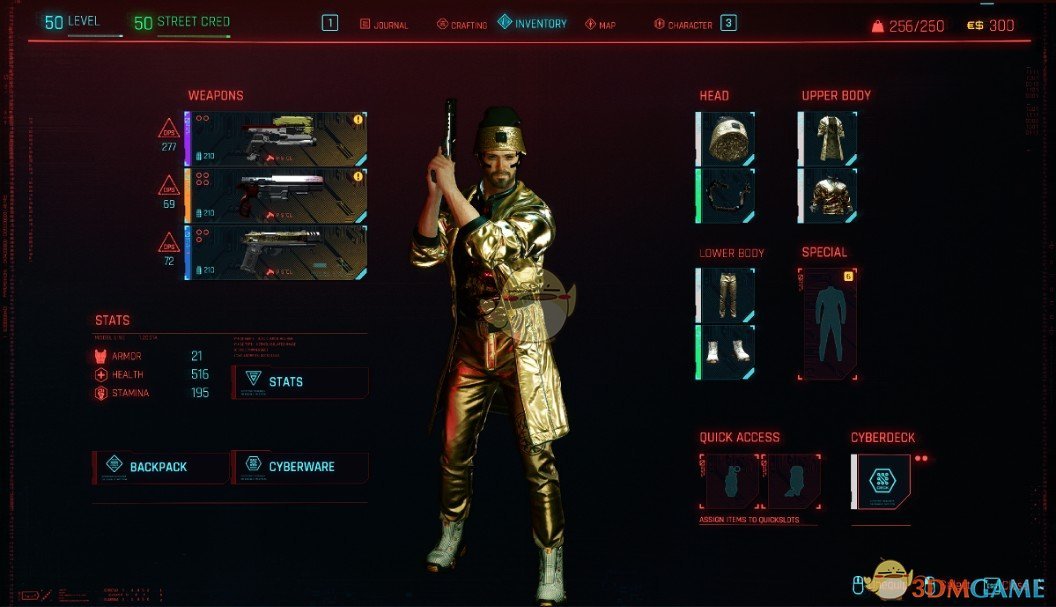
Task: Open the Backpack
Action: point(160,467)
